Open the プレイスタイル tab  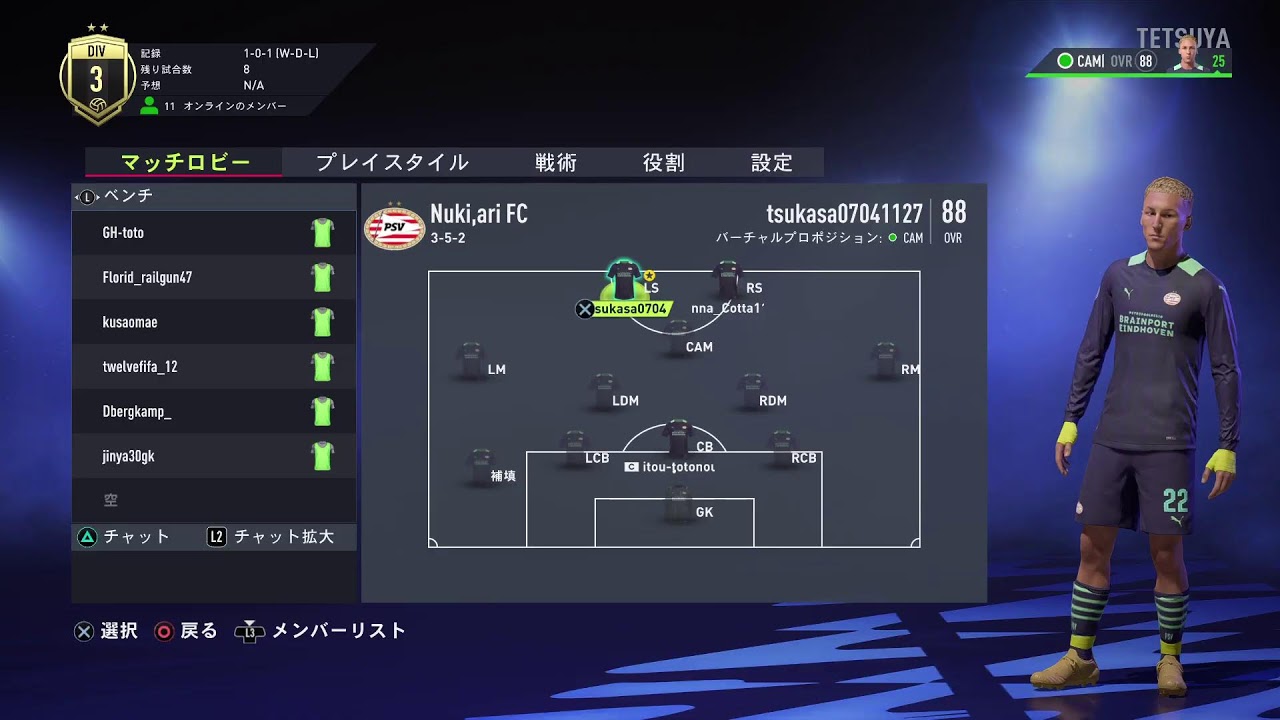click(x=394, y=161)
